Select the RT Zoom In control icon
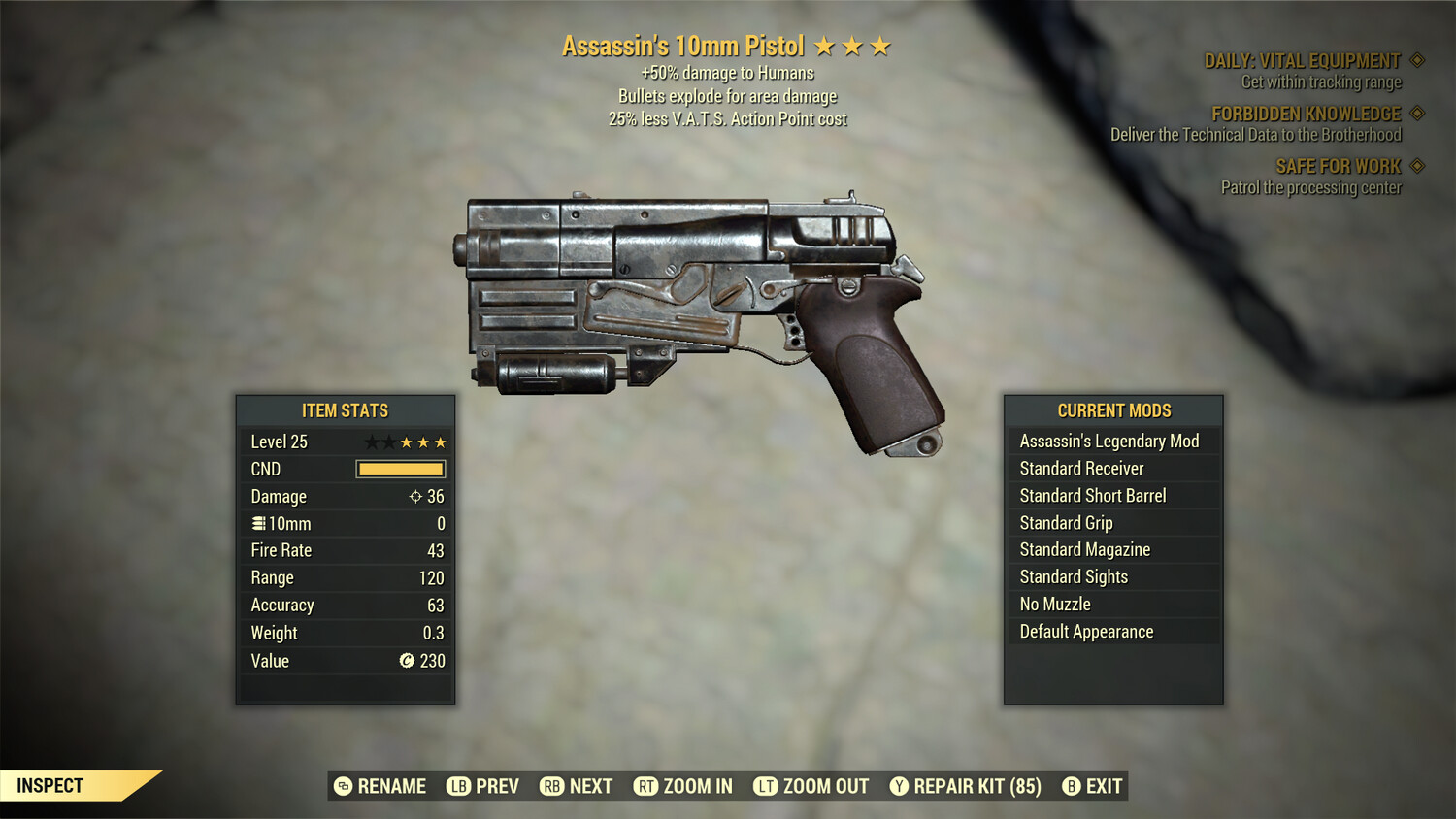Screen dimensions: 1456x819 coord(644,786)
